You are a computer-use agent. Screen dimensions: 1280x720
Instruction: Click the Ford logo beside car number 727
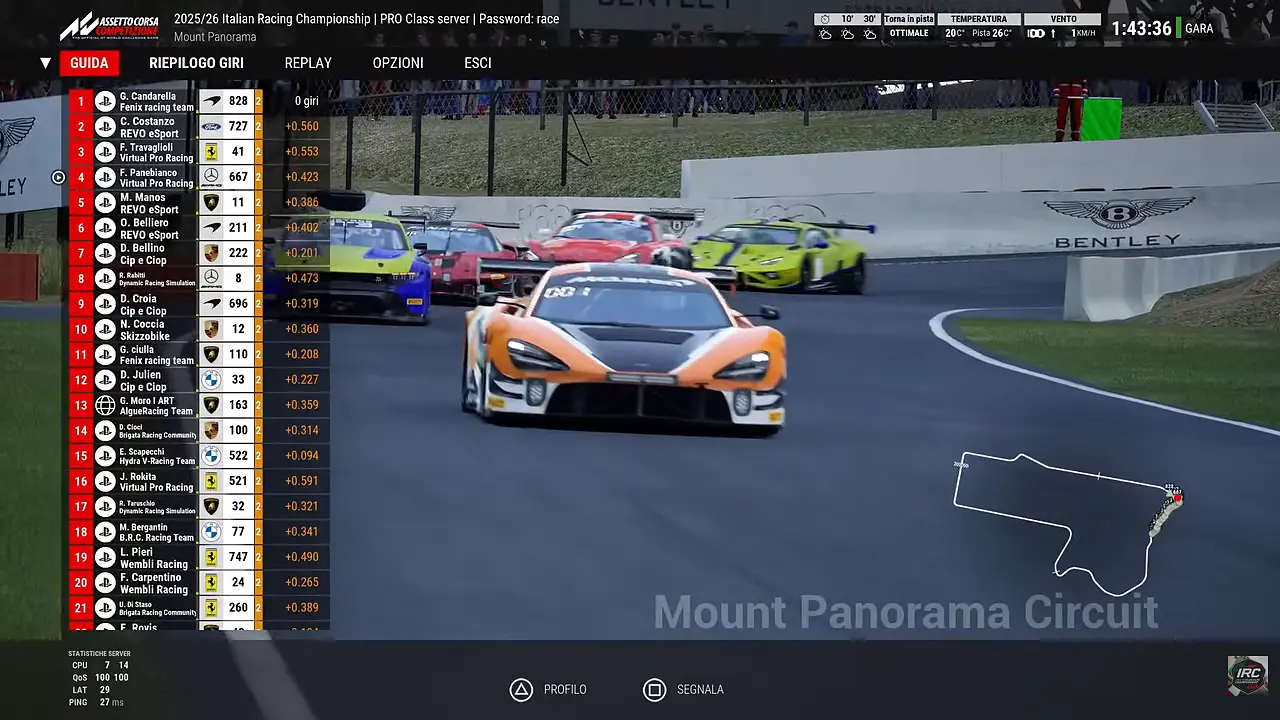pyautogui.click(x=212, y=126)
